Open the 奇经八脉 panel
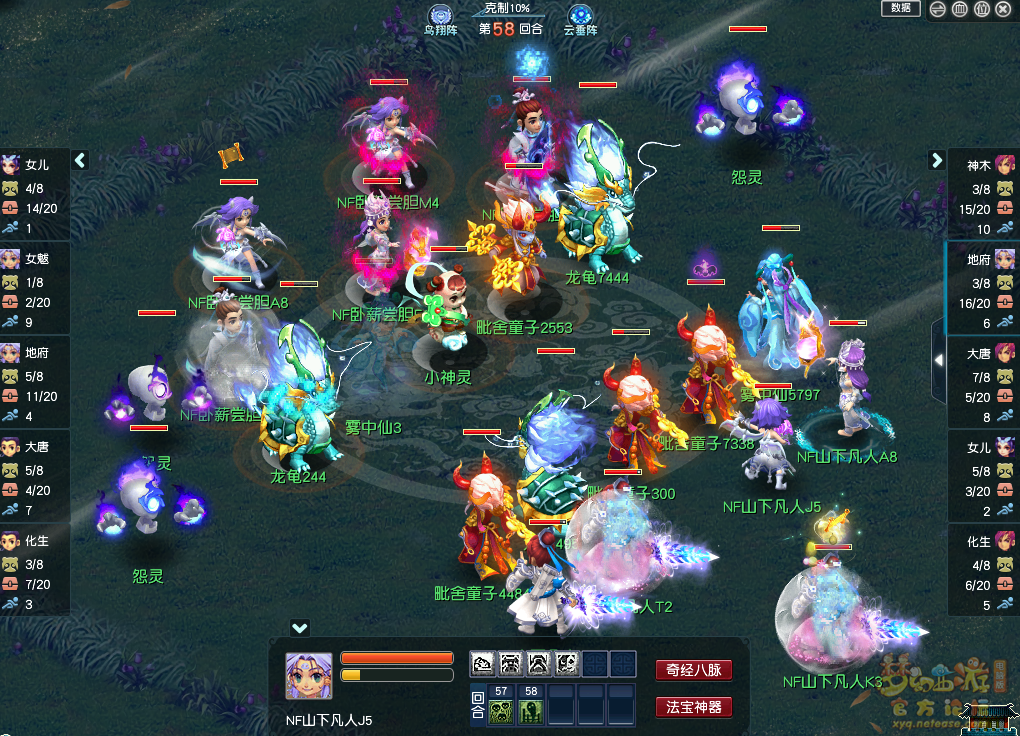This screenshot has width=1020, height=736. click(x=694, y=670)
